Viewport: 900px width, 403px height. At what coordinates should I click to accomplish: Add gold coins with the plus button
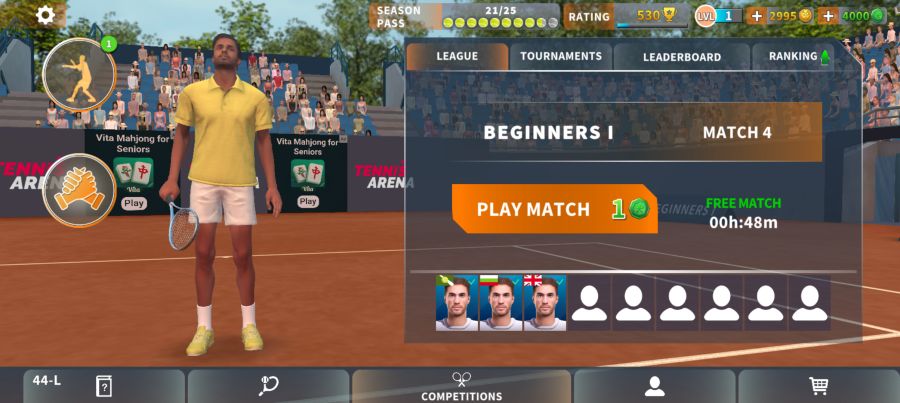tap(756, 16)
